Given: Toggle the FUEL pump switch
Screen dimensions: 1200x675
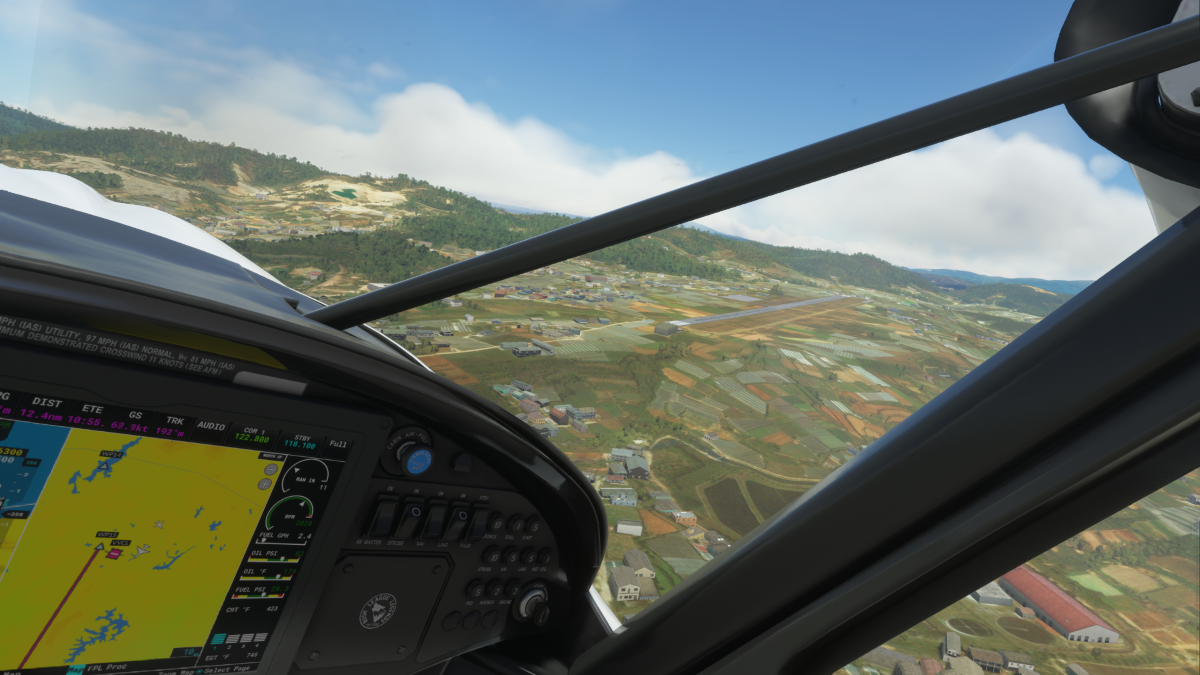Looking at the screenshot, I should [480, 523].
